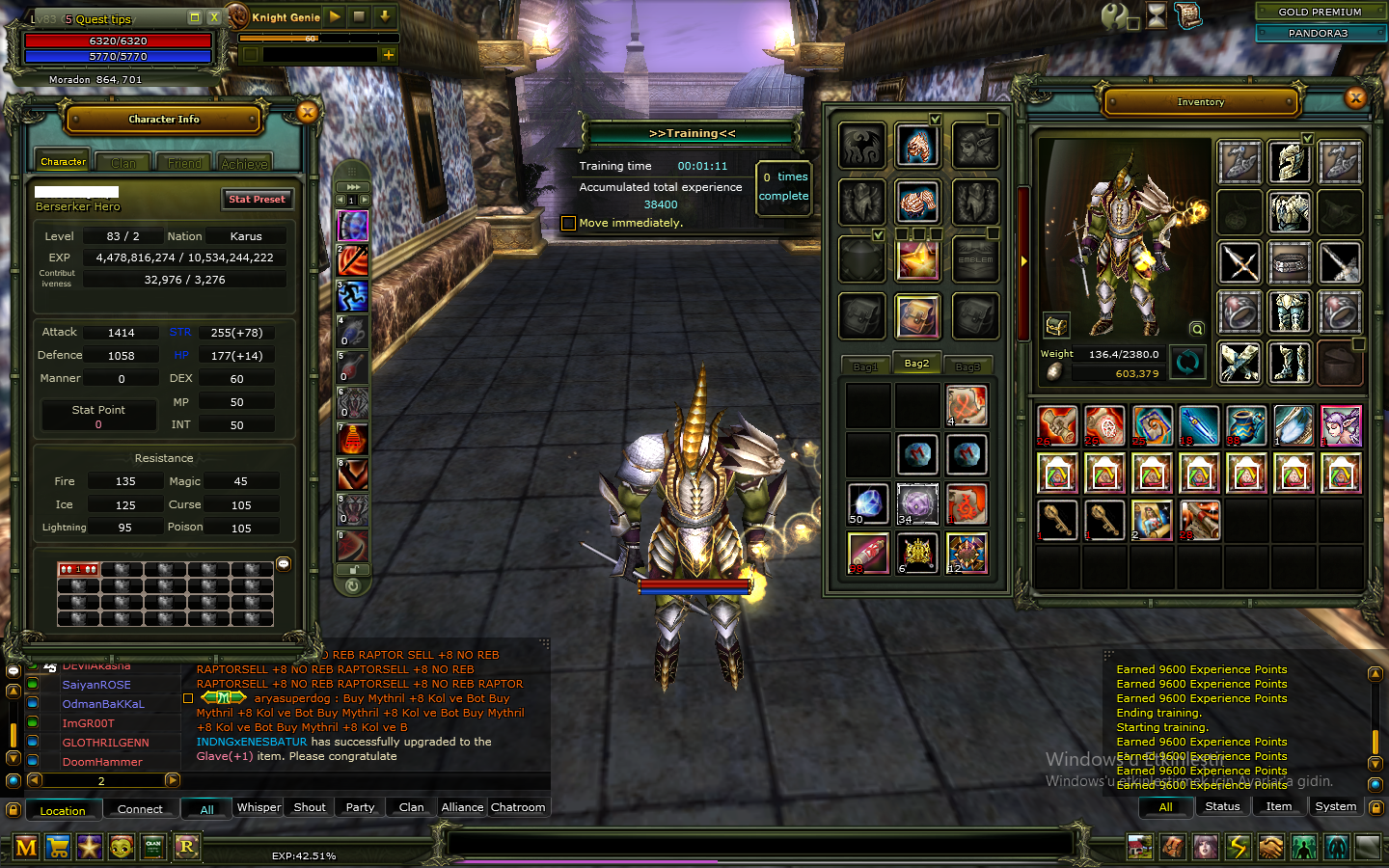Screen dimensions: 1389x868
Task: Select the Party chat tab
Action: 360,807
